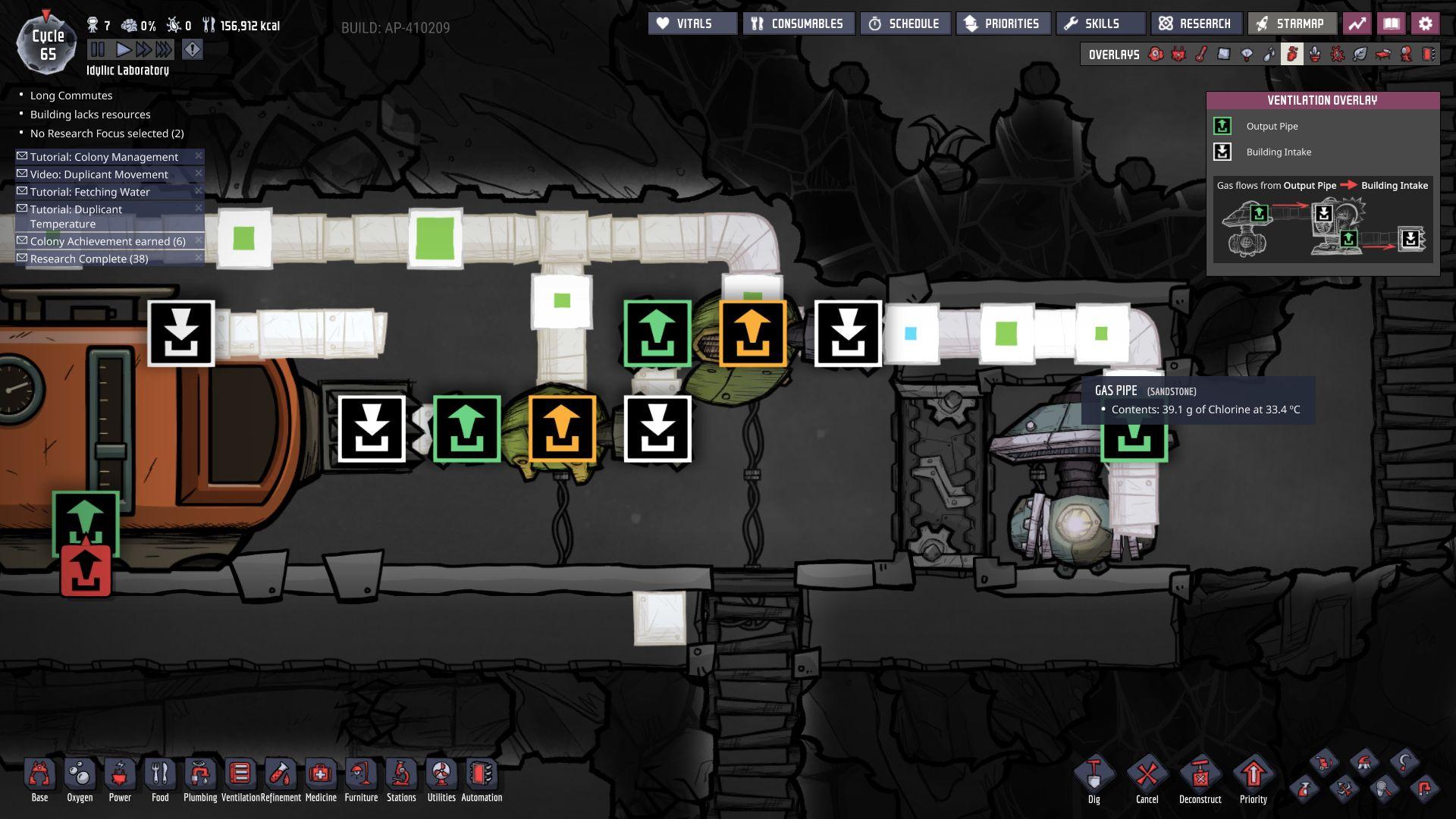
Task: Pause the game with the pause control
Action: click(98, 50)
